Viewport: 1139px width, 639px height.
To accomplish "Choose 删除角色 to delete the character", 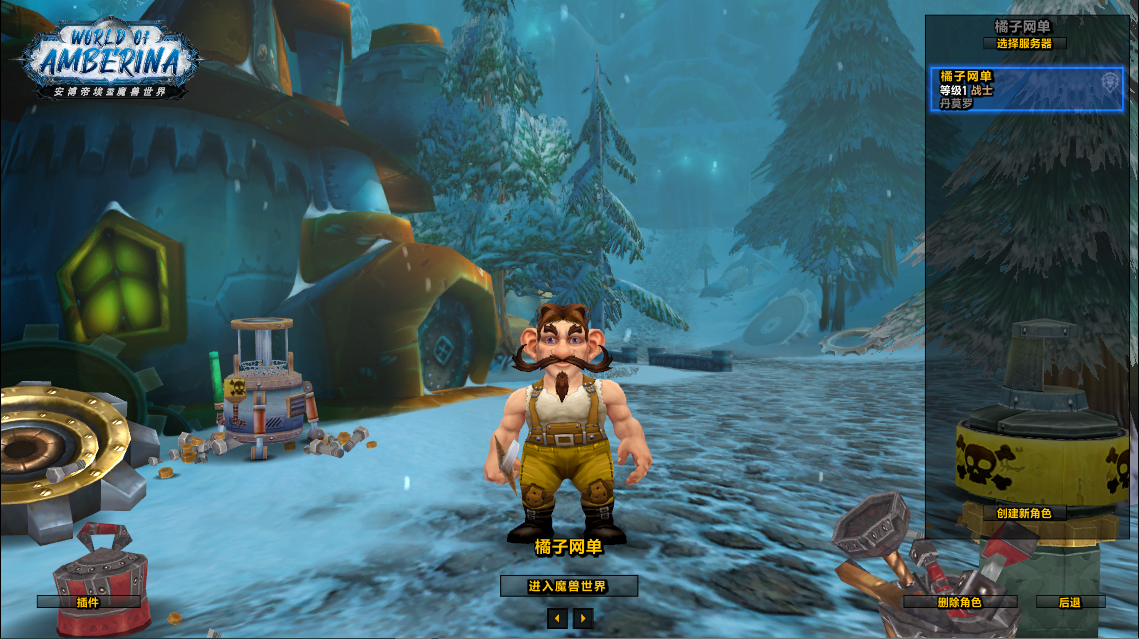I will pyautogui.click(x=960, y=602).
